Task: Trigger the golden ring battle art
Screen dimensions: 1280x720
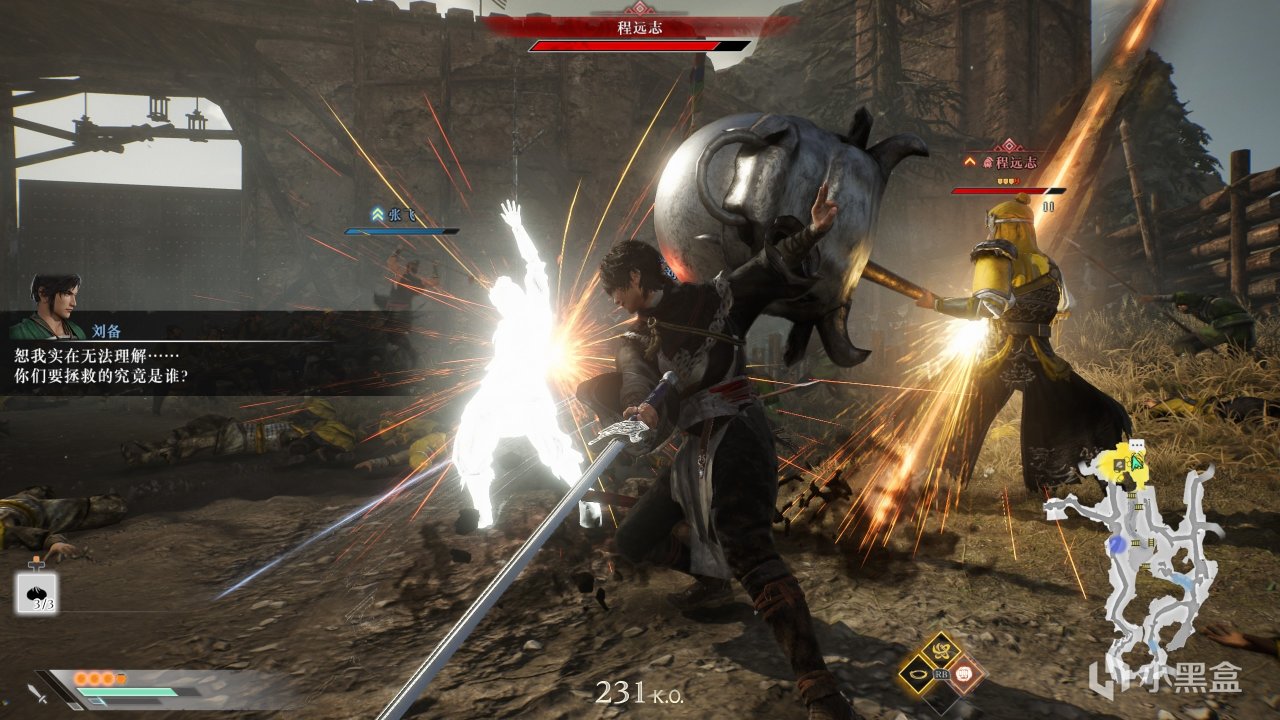Action: [917, 674]
